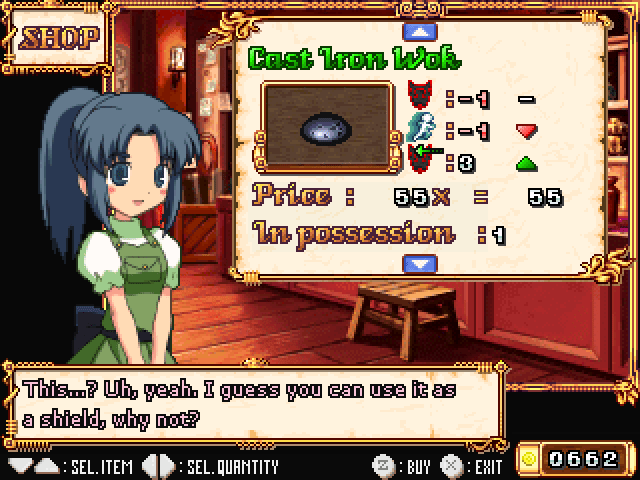Image resolution: width=640 pixels, height=480 pixels.
Task: Show the previous shop item with the up arrow
Action: coord(418,29)
